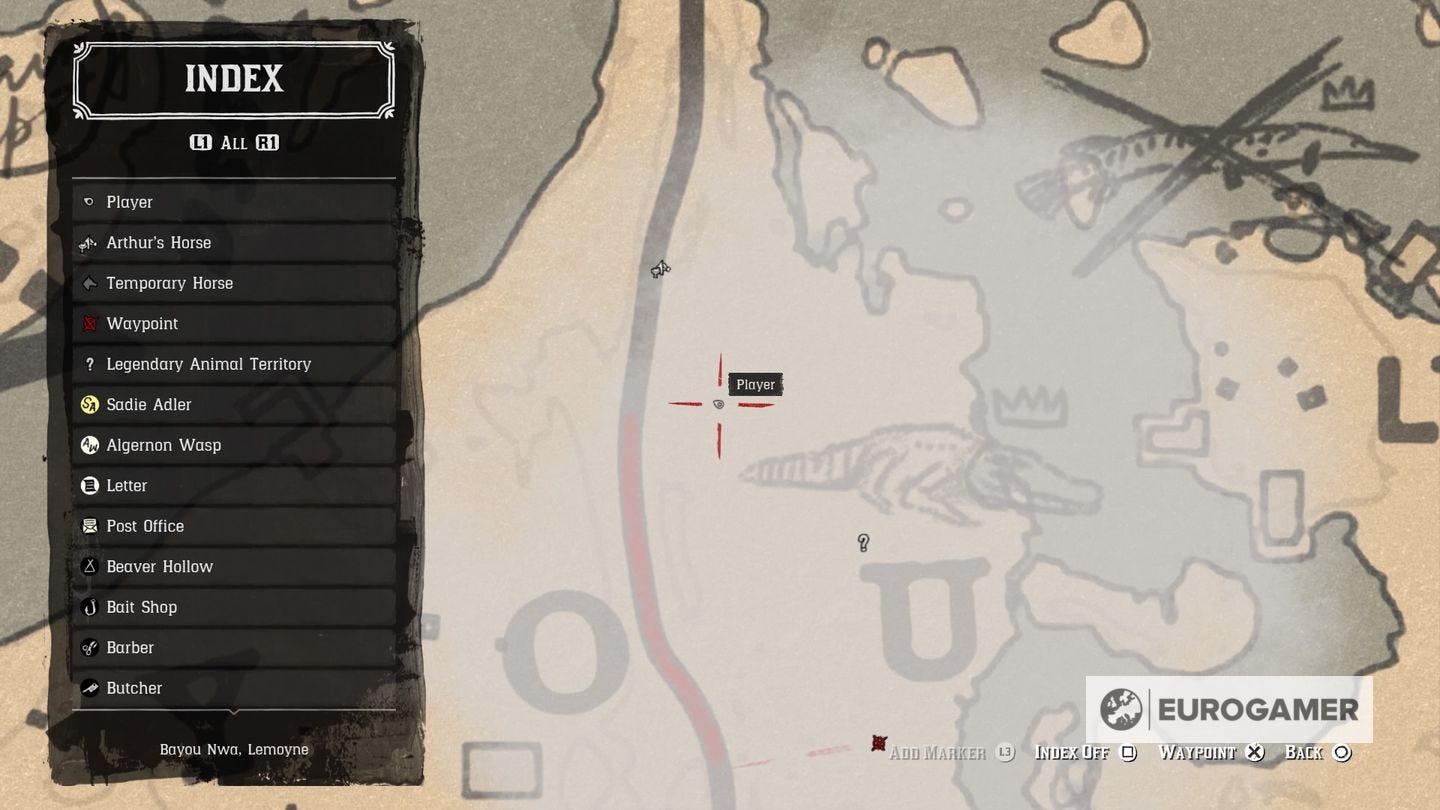Open the INDEX panel title header
This screenshot has height=810, width=1440.
pos(233,79)
